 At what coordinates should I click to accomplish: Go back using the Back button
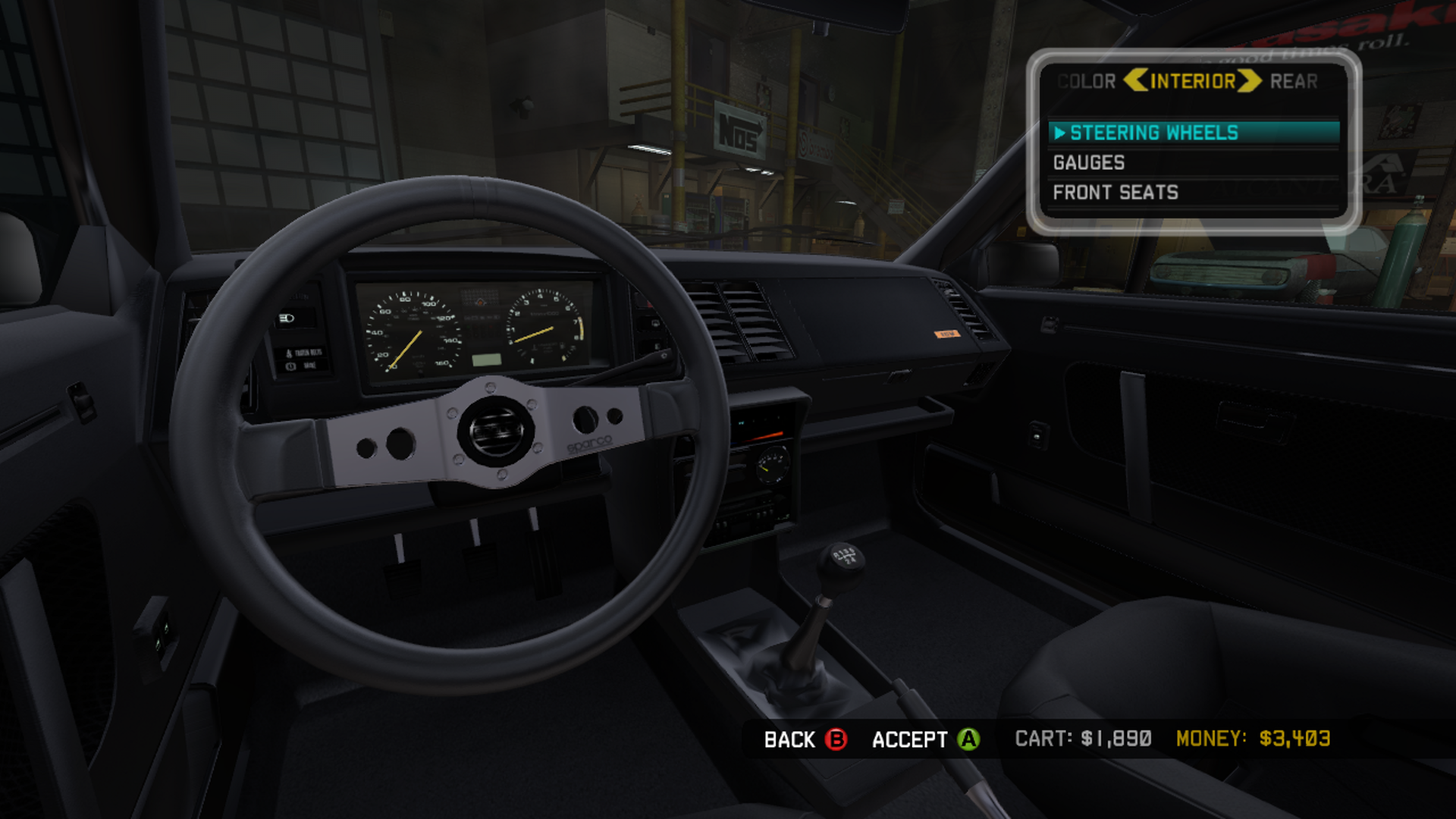click(805, 739)
